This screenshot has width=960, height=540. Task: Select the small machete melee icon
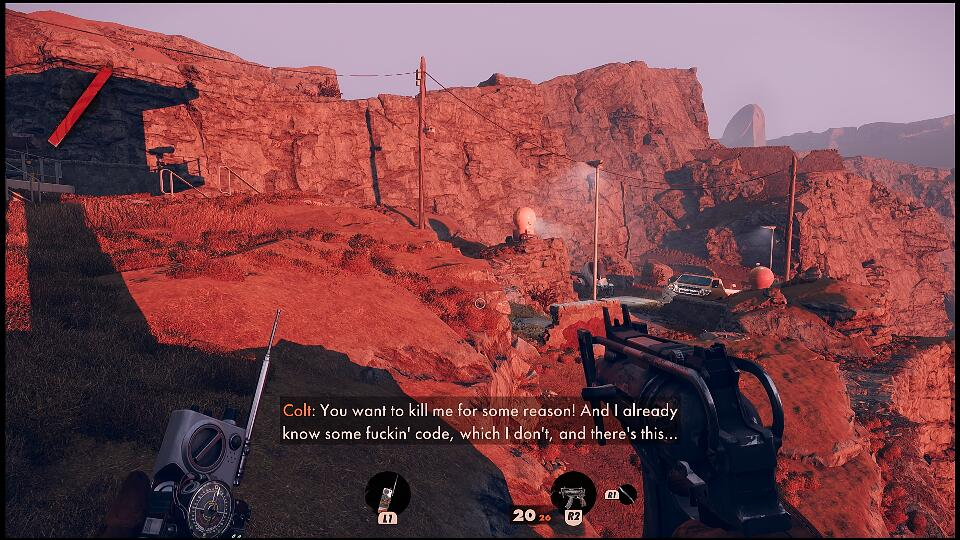click(627, 492)
